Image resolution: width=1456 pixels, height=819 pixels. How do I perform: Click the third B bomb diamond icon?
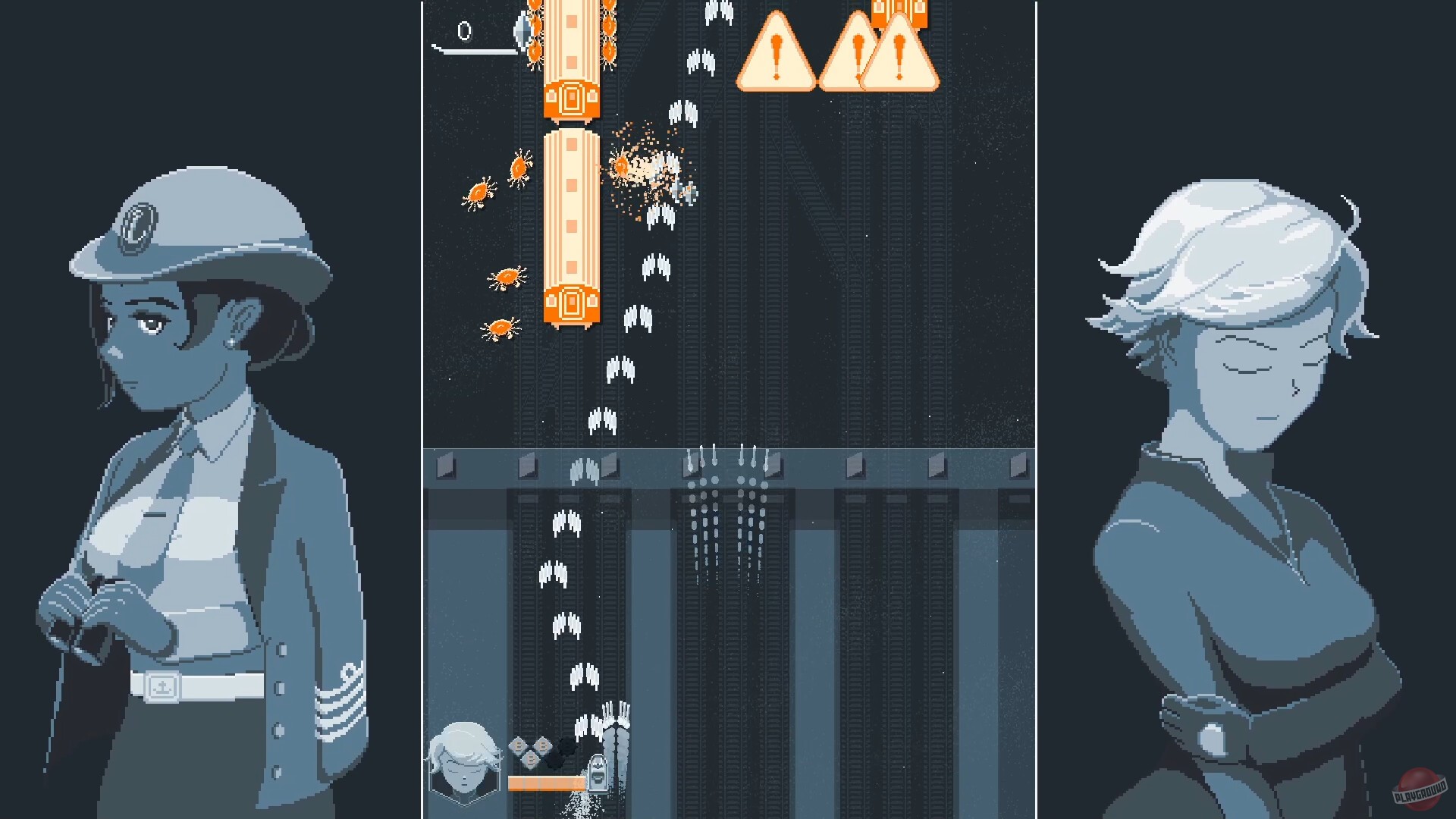(x=543, y=746)
